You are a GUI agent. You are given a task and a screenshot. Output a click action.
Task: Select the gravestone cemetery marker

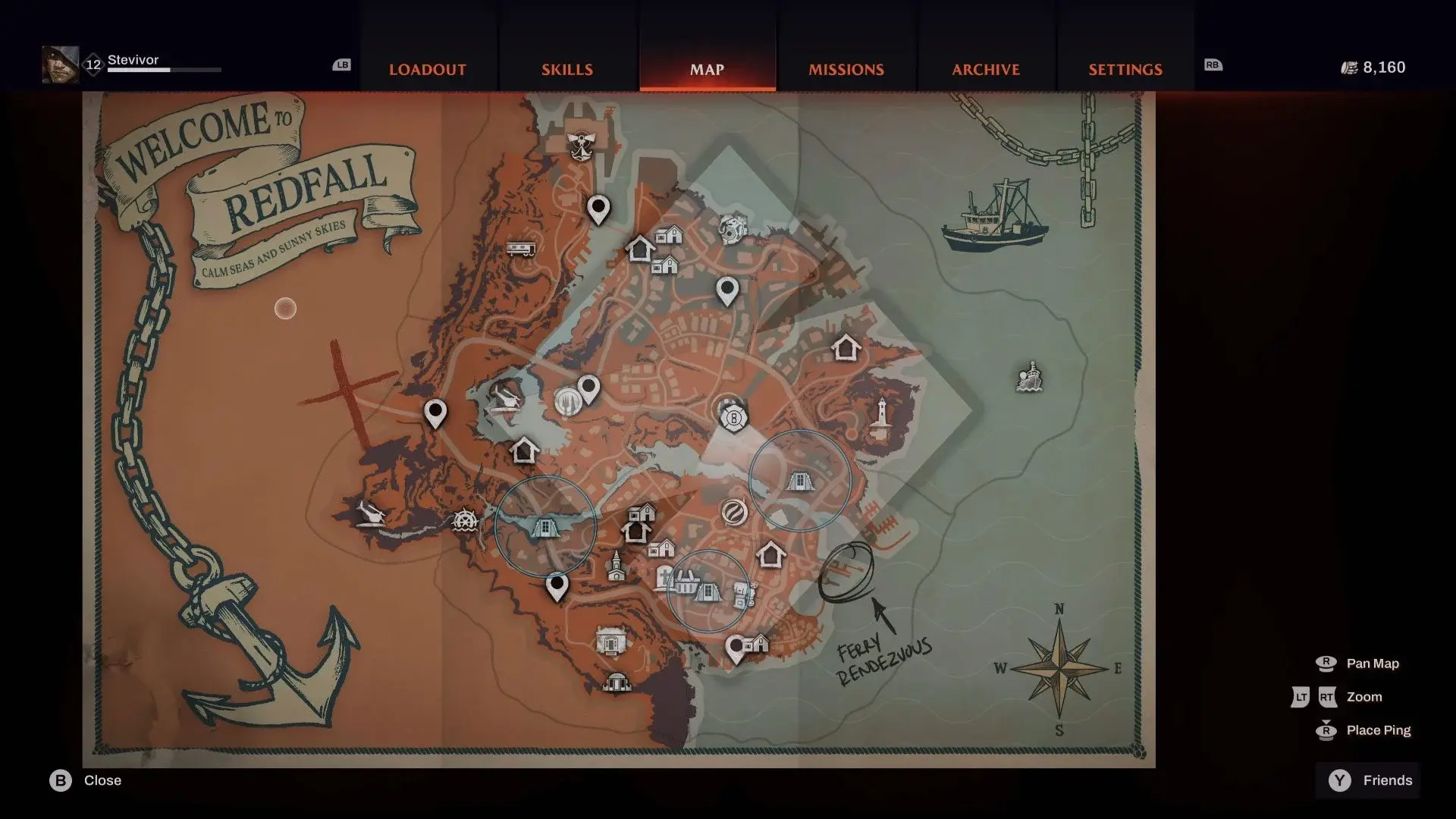point(665,576)
